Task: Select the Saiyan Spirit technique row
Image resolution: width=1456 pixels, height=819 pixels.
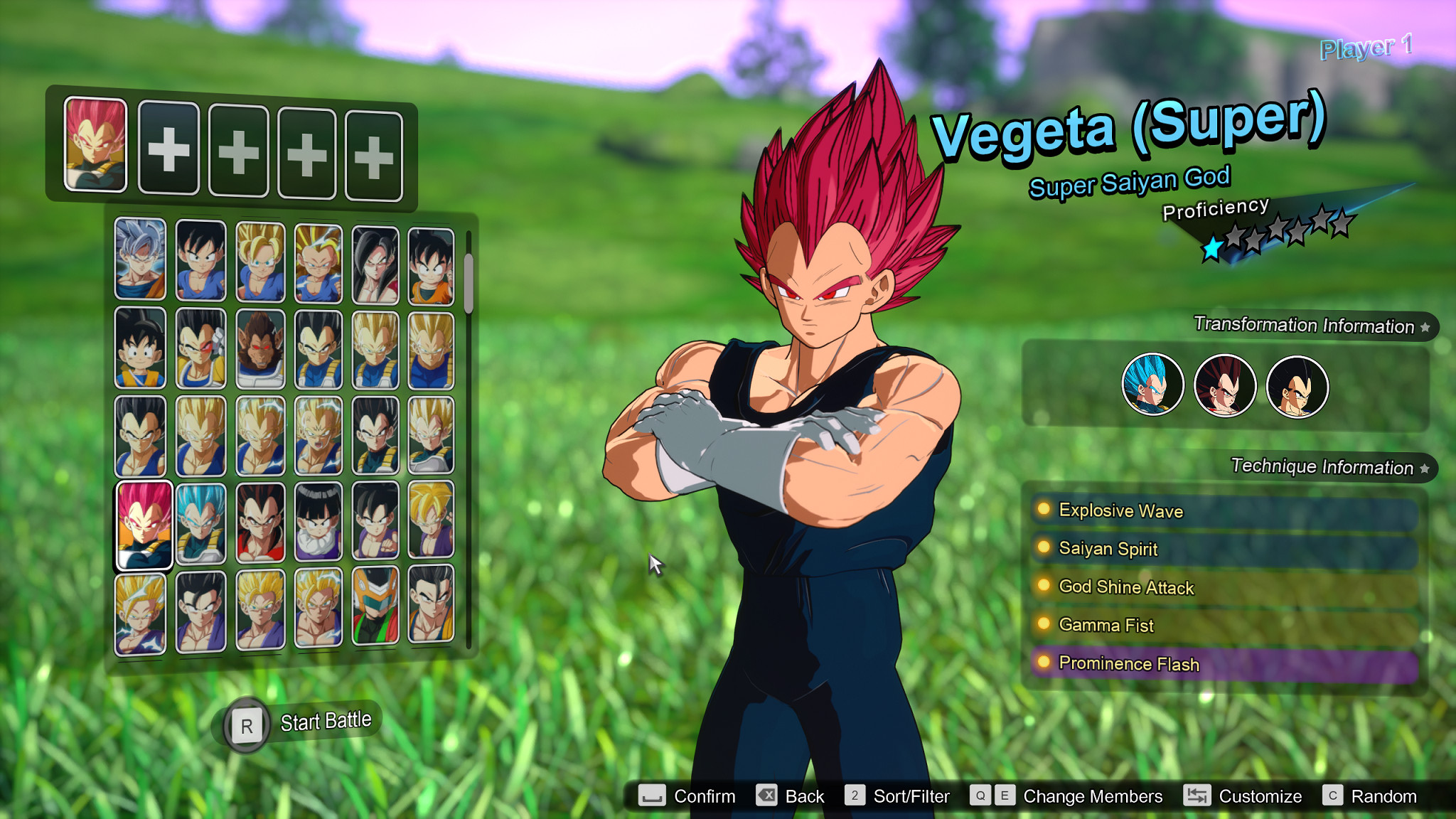Action: pyautogui.click(x=1223, y=549)
